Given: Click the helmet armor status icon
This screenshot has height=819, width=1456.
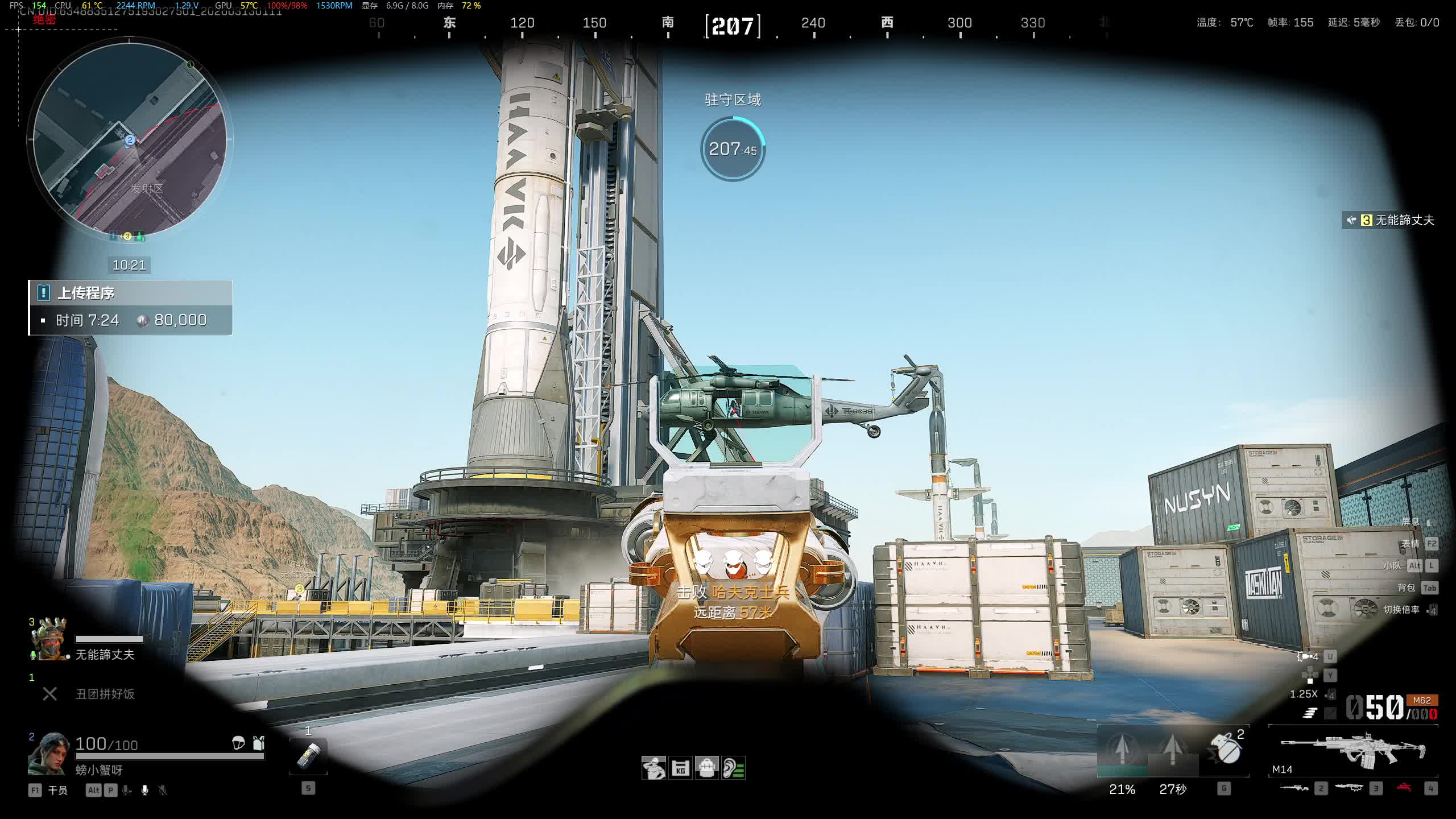Looking at the screenshot, I should tap(238, 742).
